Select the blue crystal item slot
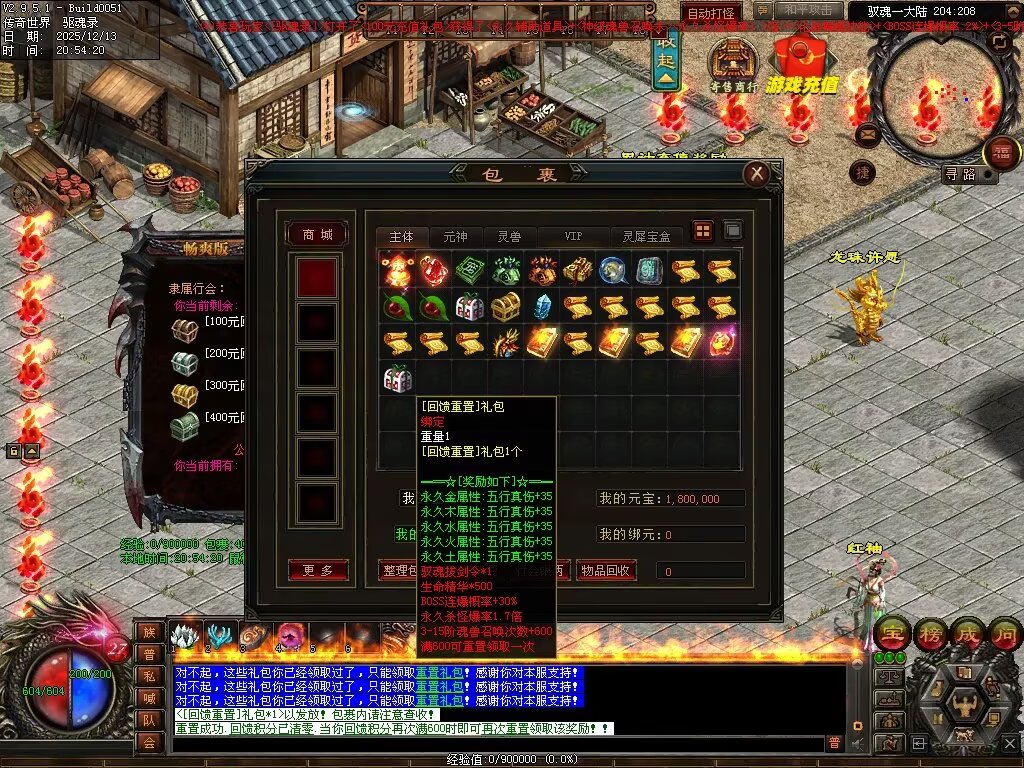Image resolution: width=1024 pixels, height=768 pixels. pyautogui.click(x=542, y=306)
